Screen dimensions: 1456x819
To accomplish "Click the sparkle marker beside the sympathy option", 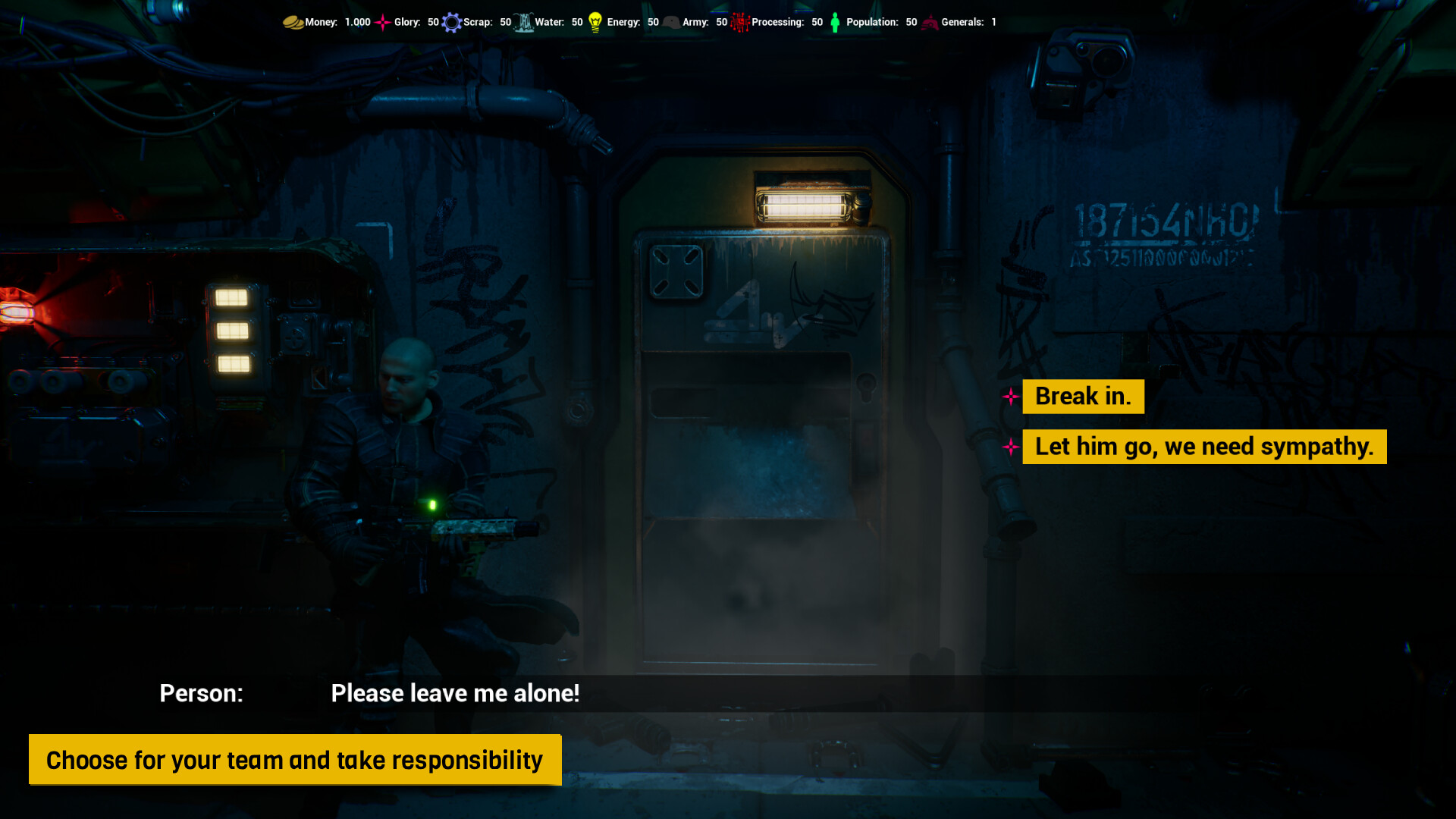I will (x=1011, y=447).
